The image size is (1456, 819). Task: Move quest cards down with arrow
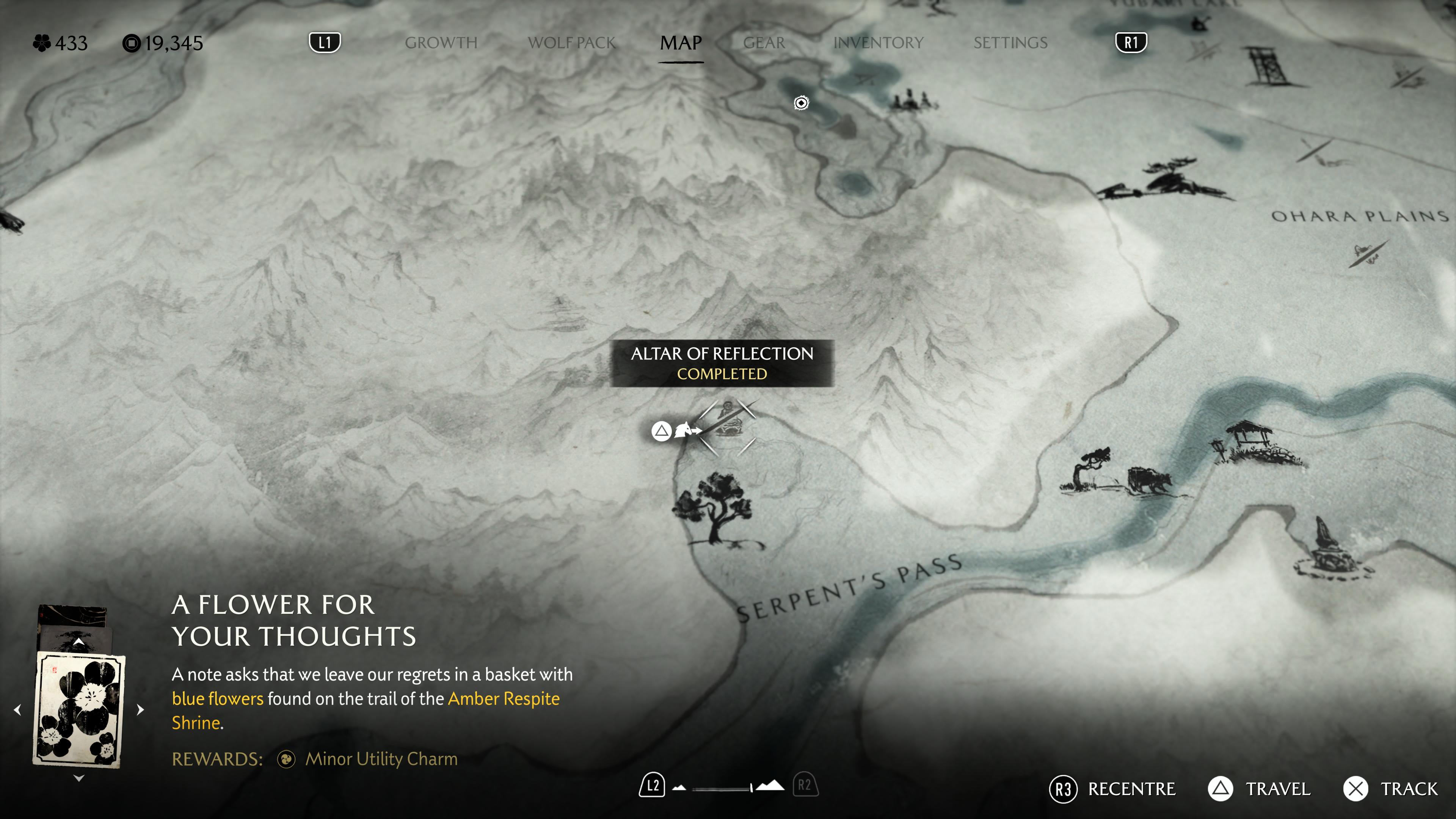click(79, 778)
